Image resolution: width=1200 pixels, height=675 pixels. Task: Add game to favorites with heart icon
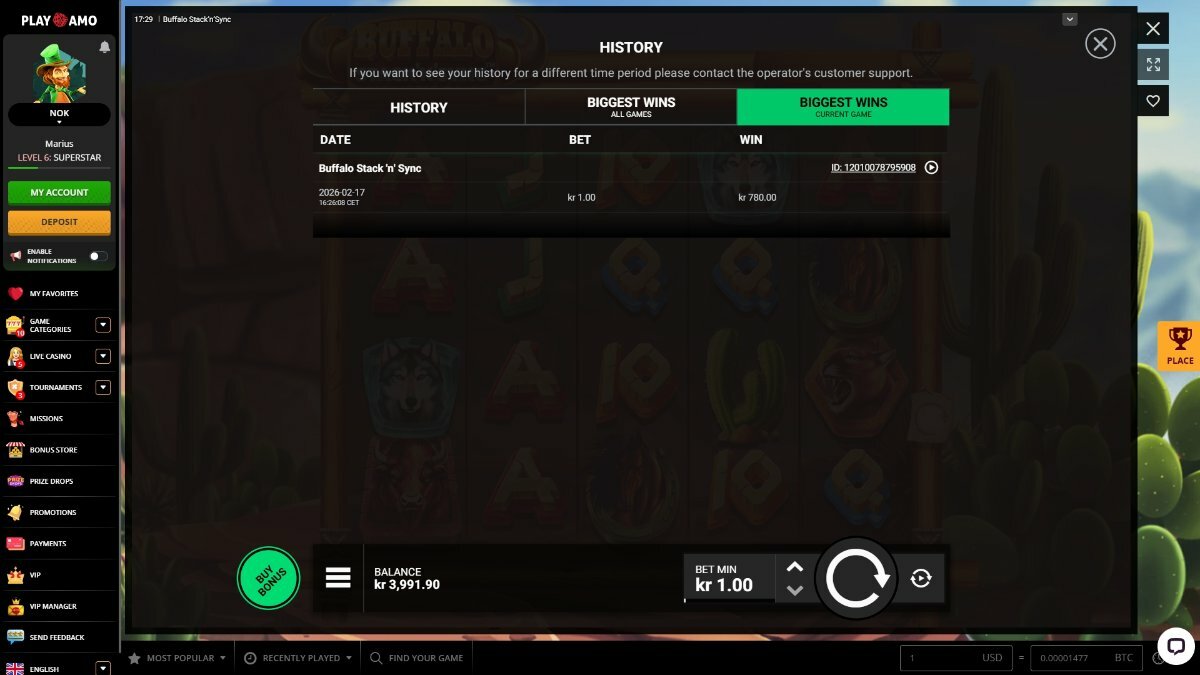click(x=1153, y=100)
